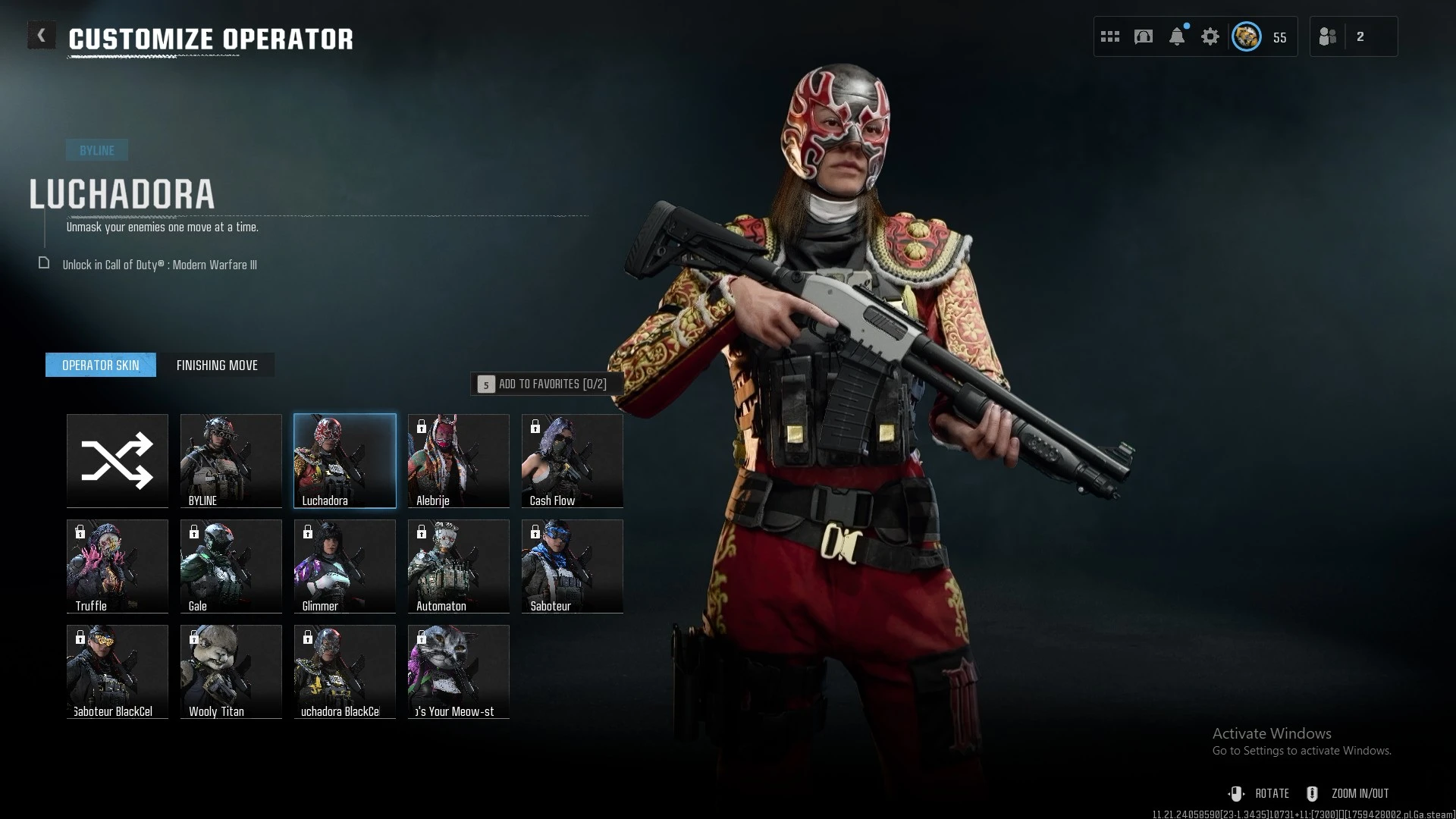This screenshot has height=819, width=1456.
Task: Select the Luchadora BlackCell skin
Action: (345, 671)
